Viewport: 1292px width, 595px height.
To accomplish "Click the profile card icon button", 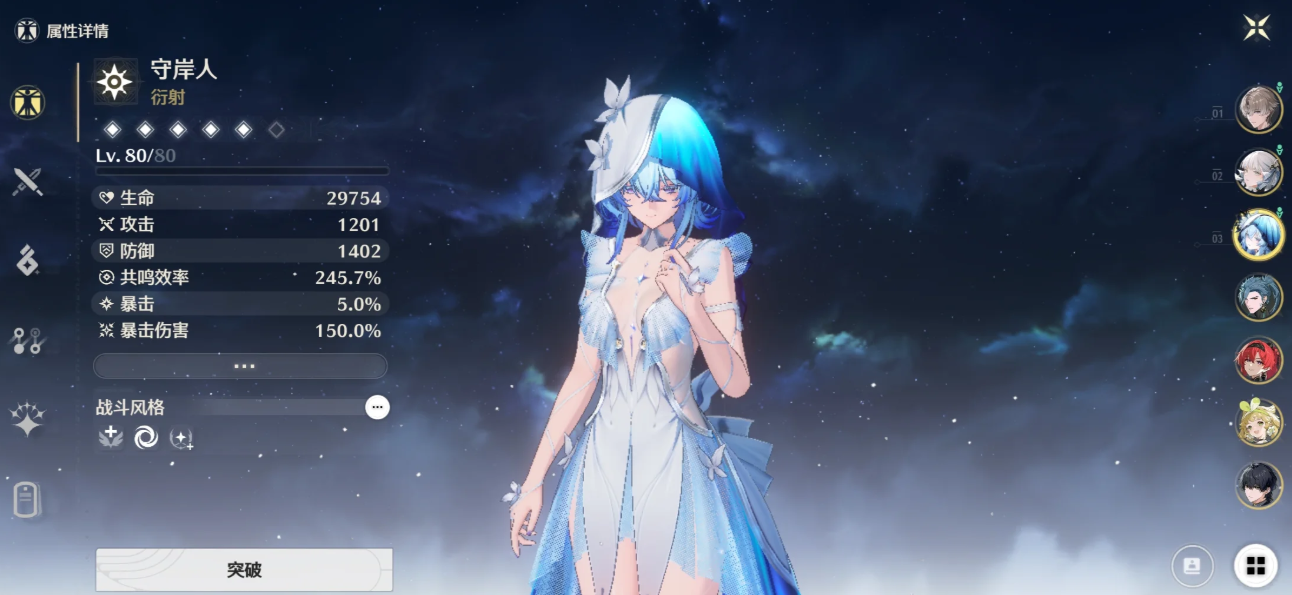I will 1192,566.
